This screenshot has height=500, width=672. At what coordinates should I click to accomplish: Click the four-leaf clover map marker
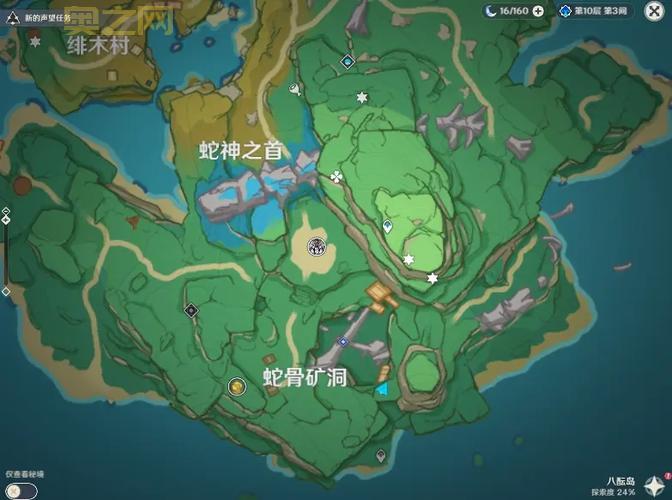336,177
